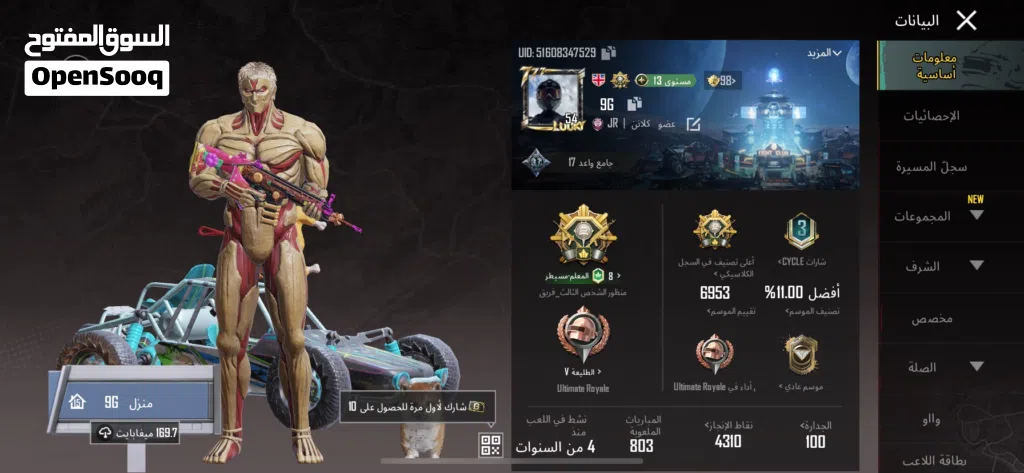Click the edit icon beside clan info
Viewport: 1024px width, 473px height.
(x=693, y=124)
